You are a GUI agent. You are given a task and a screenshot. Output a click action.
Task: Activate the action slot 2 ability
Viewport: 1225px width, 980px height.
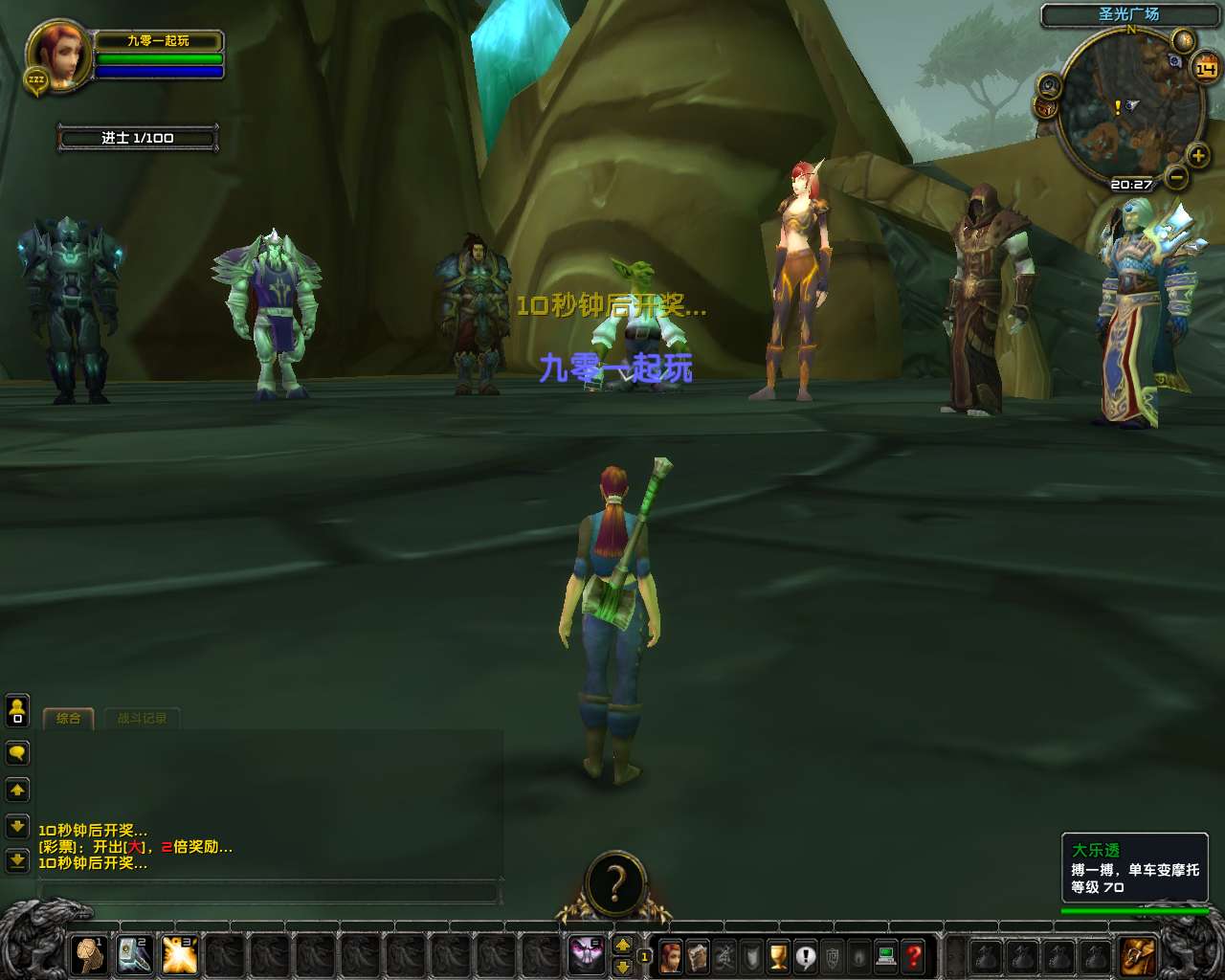(135, 954)
